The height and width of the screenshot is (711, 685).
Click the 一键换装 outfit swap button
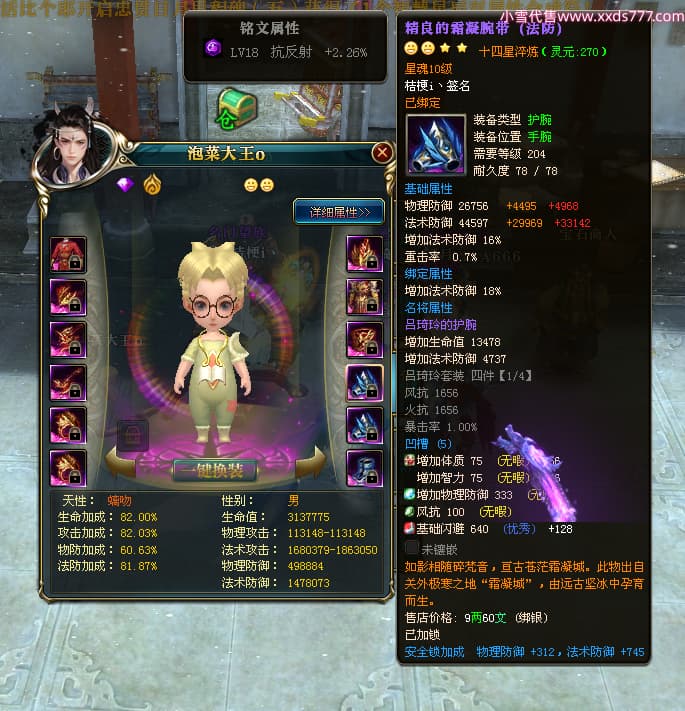coord(214,469)
